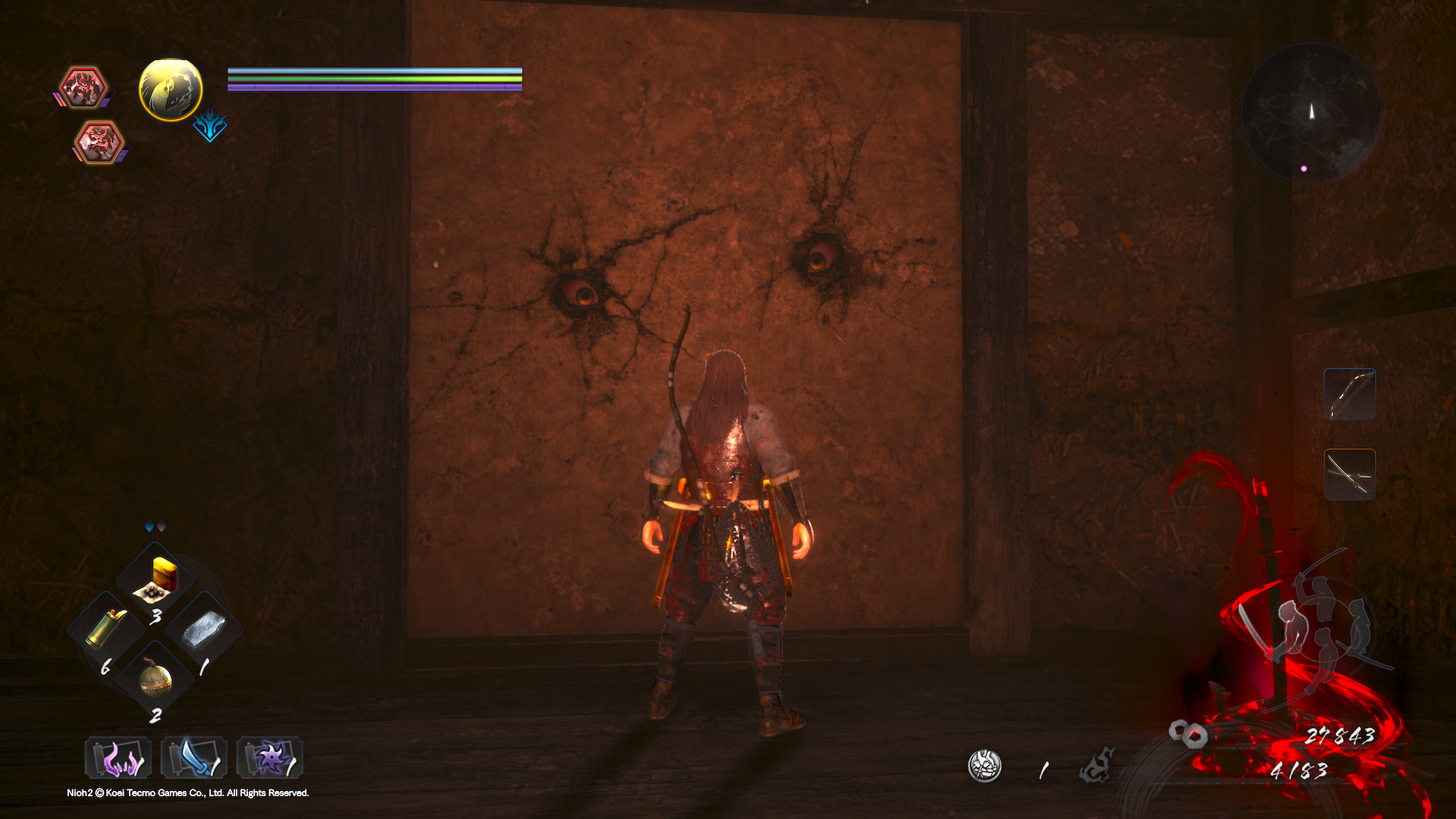Click the blue yokai shift emblem
This screenshot has width=1456, height=819.
pyautogui.click(x=210, y=126)
